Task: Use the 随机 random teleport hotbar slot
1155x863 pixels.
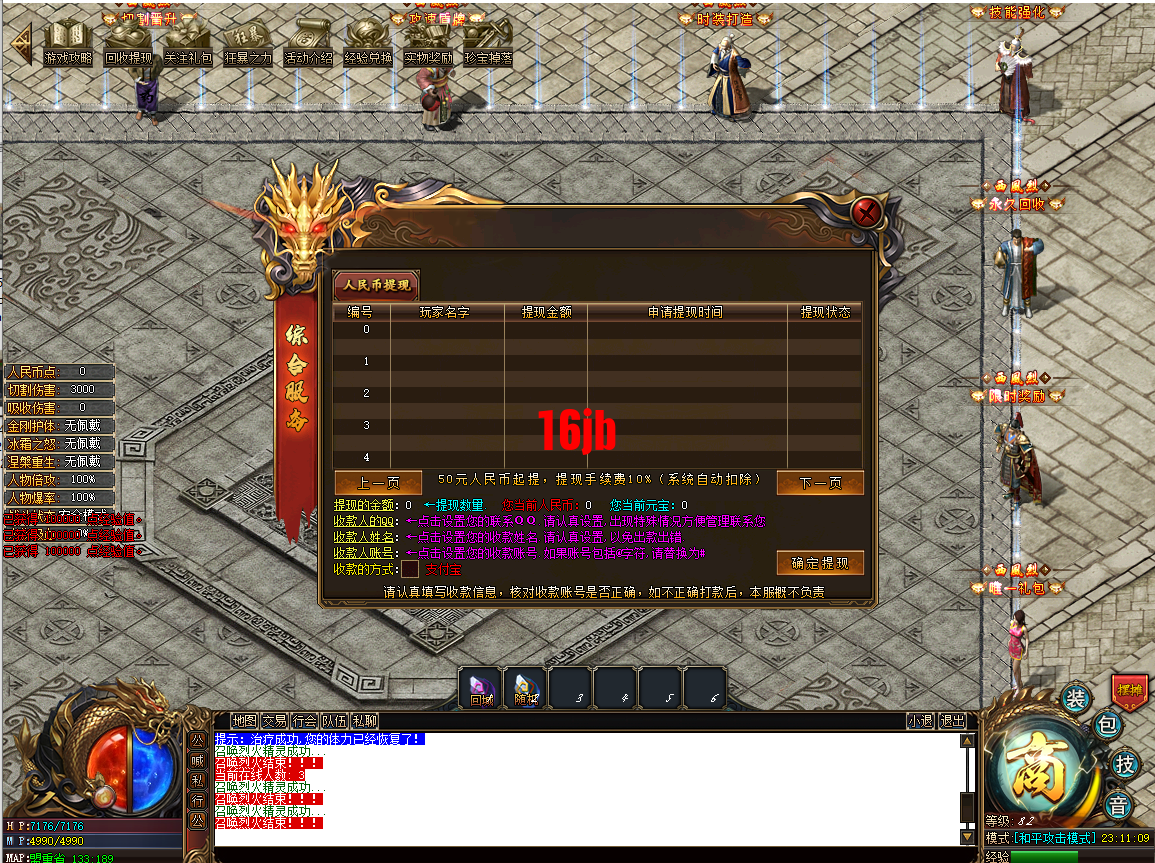Action: pyautogui.click(x=525, y=687)
